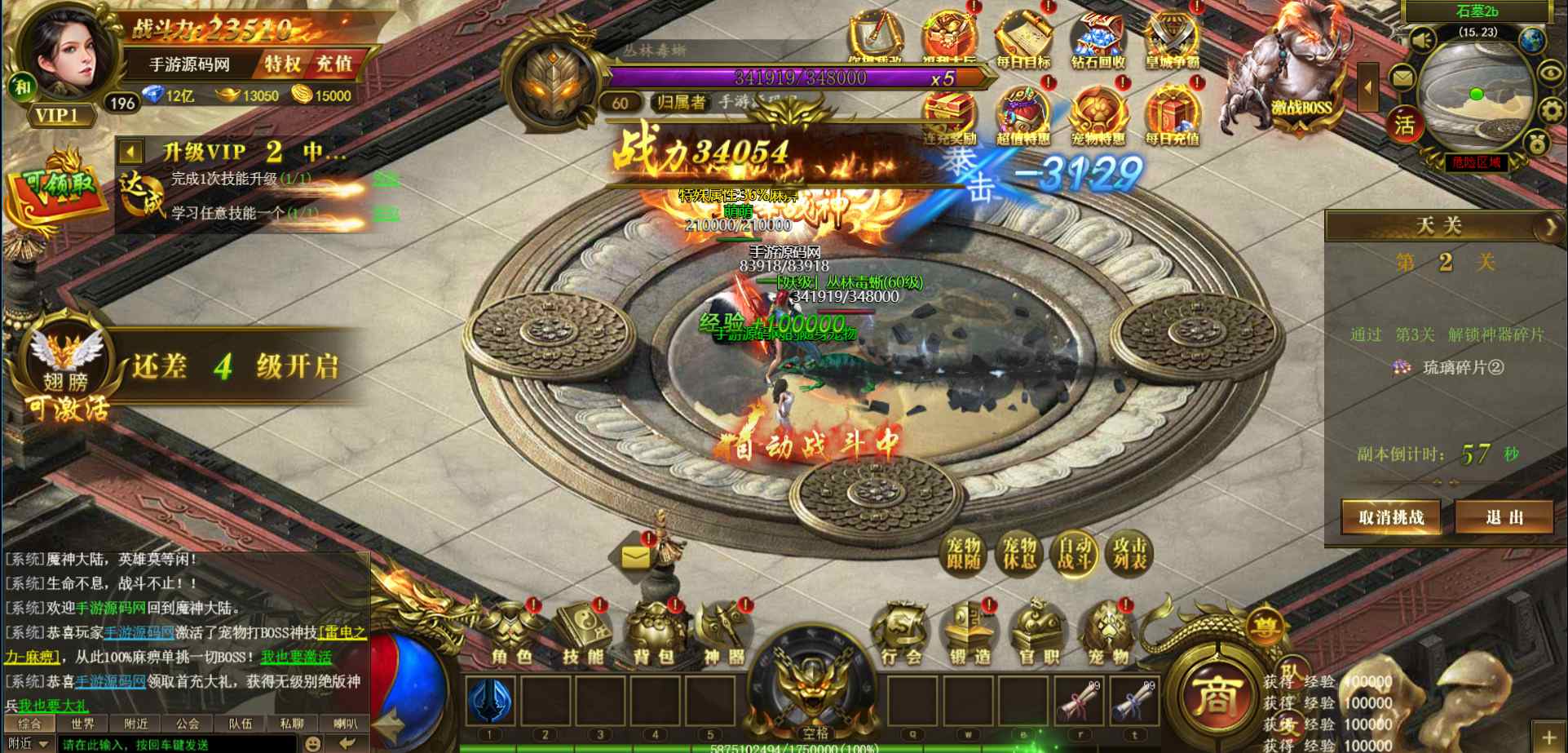Viewport: 1568px width, 753px height.
Task: Click the chat message input field
Action: (175, 744)
